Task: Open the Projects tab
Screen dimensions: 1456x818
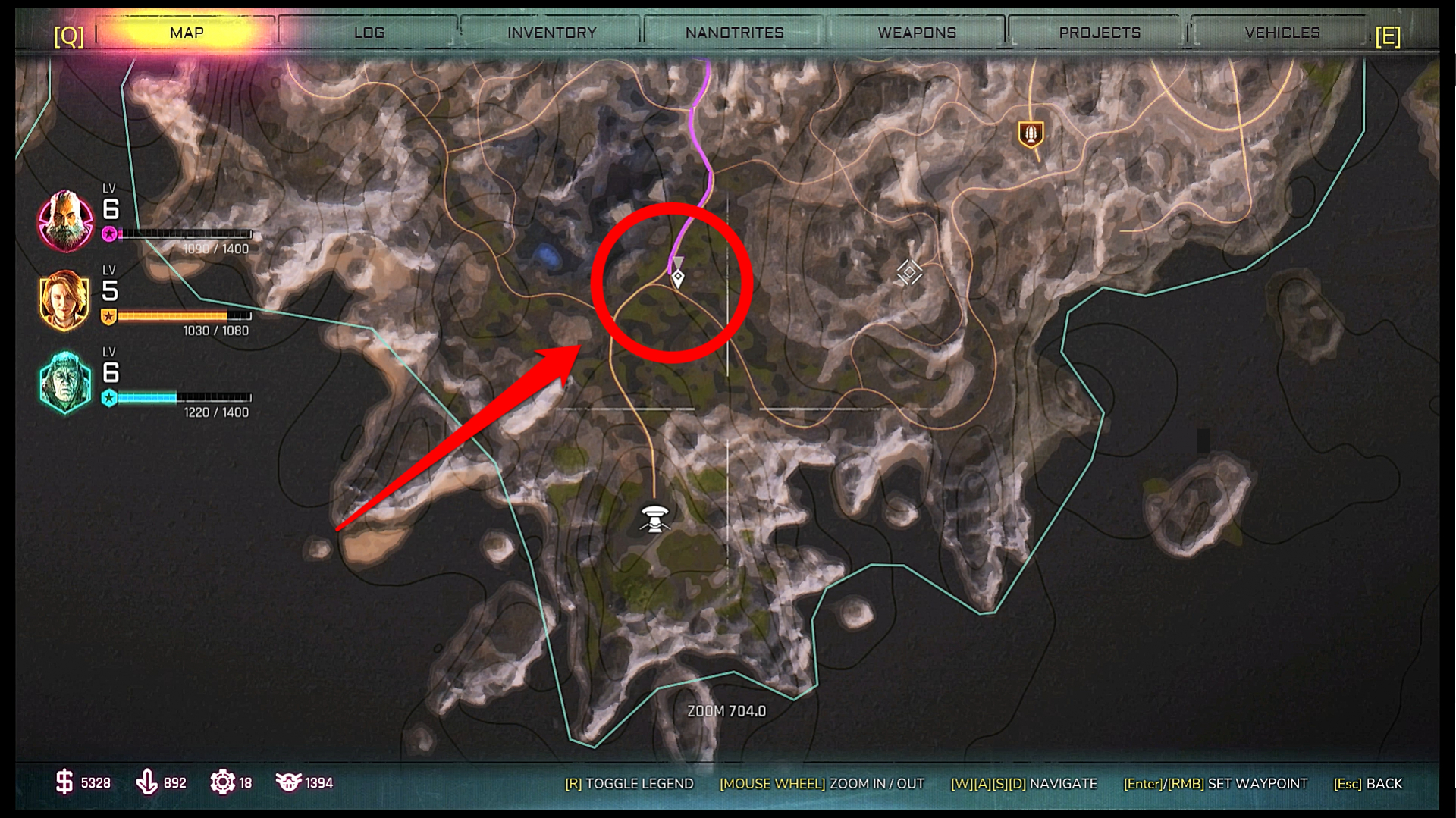Action: [x=1100, y=33]
